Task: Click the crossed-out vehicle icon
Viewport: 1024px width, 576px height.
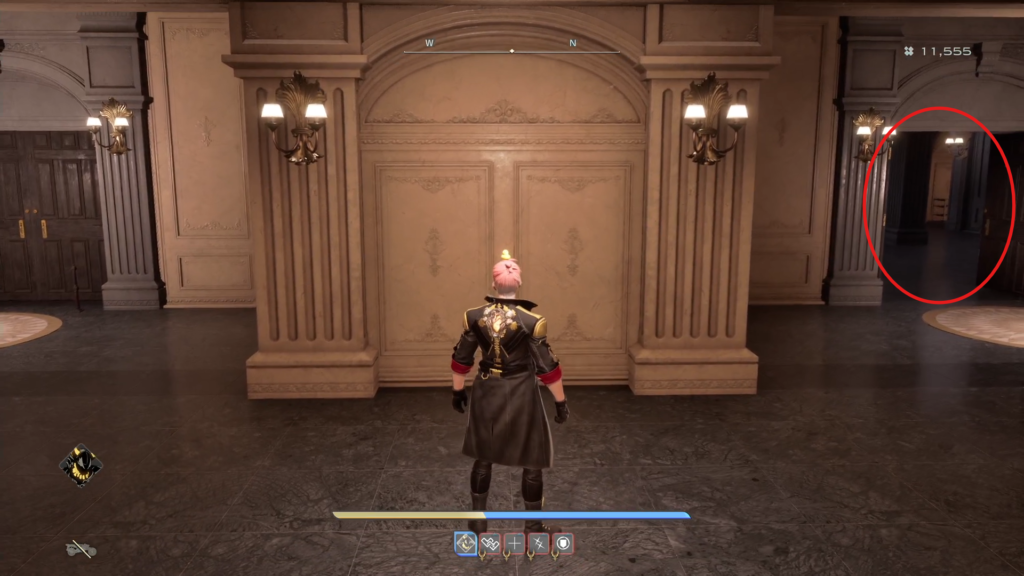Action: tap(81, 548)
